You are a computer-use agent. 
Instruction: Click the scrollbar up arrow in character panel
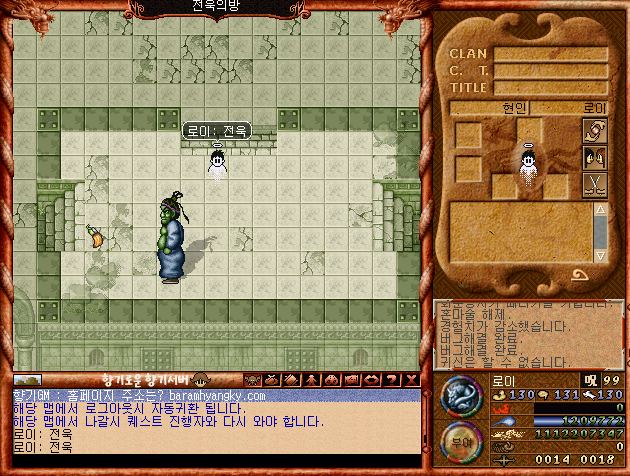point(600,208)
